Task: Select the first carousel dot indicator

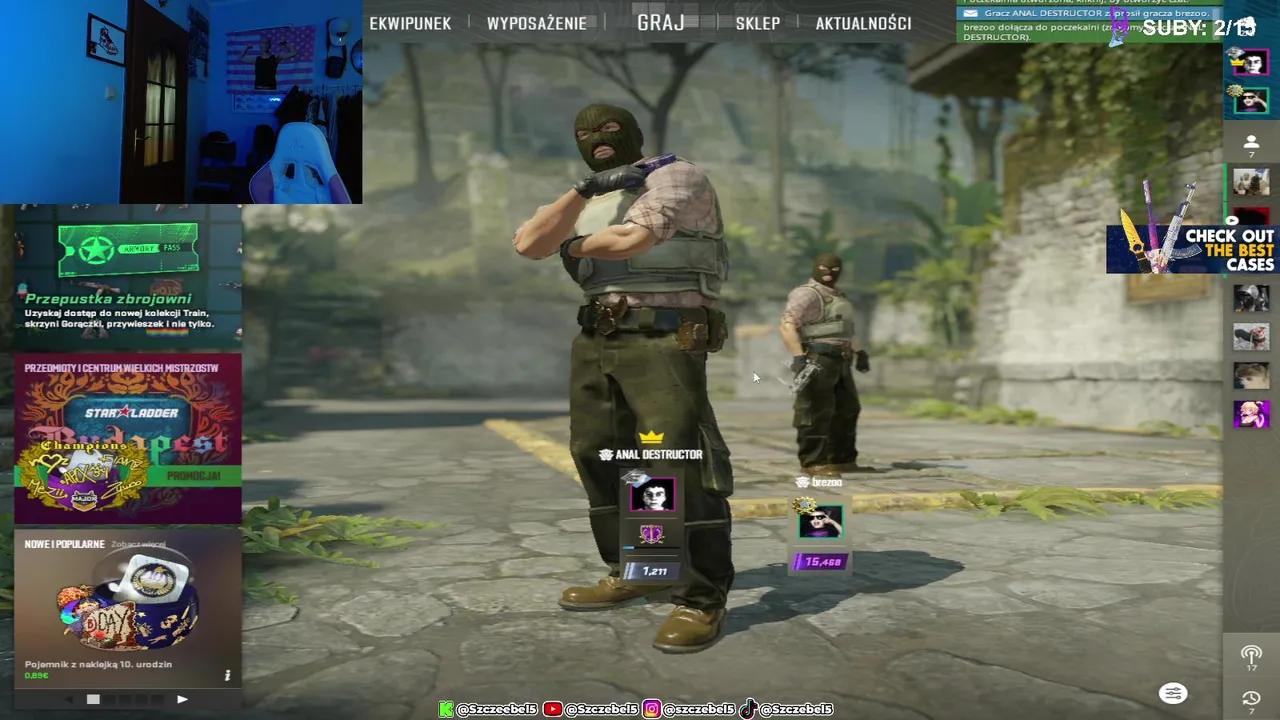Action: click(93, 699)
